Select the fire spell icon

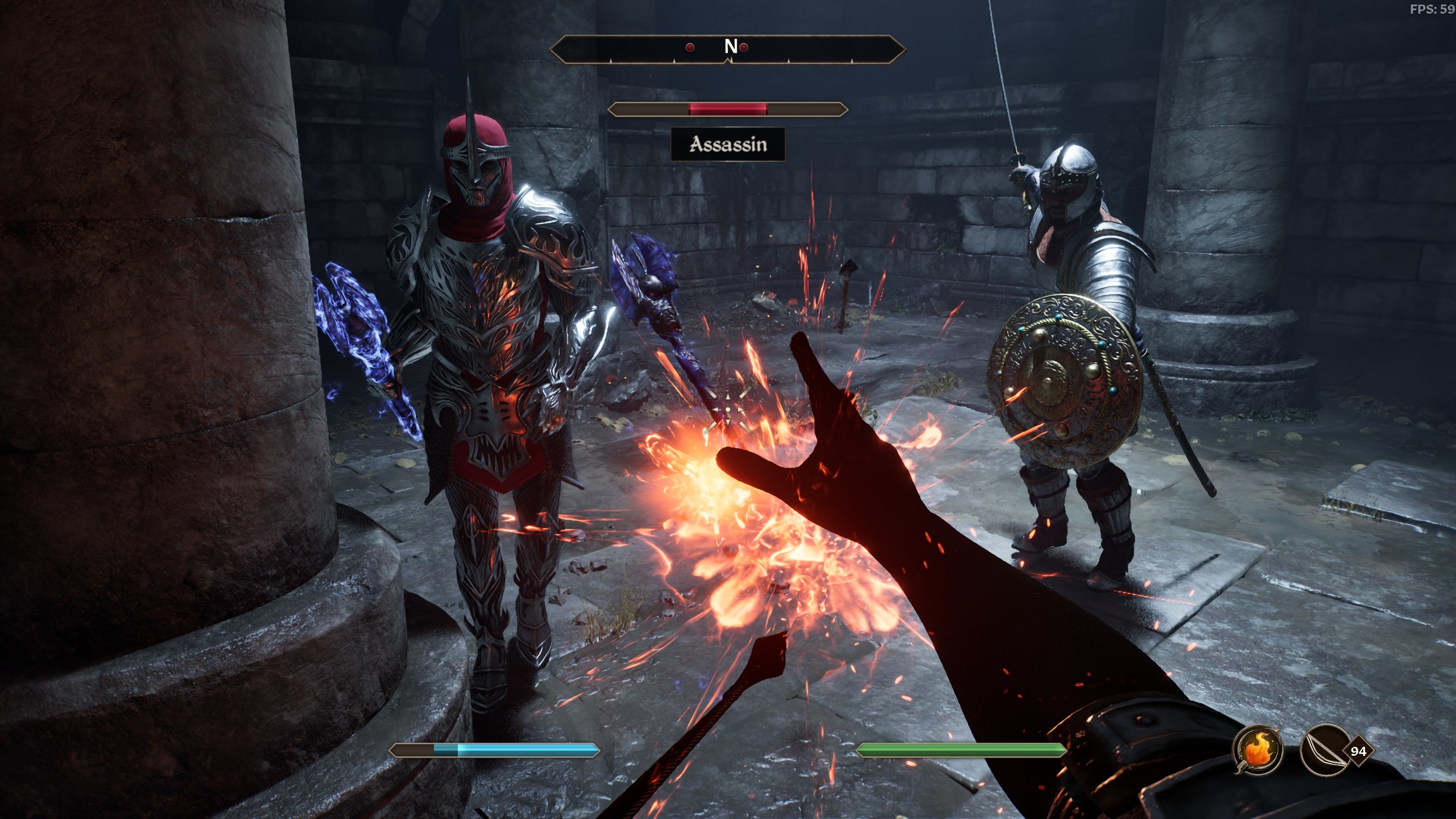click(1258, 750)
